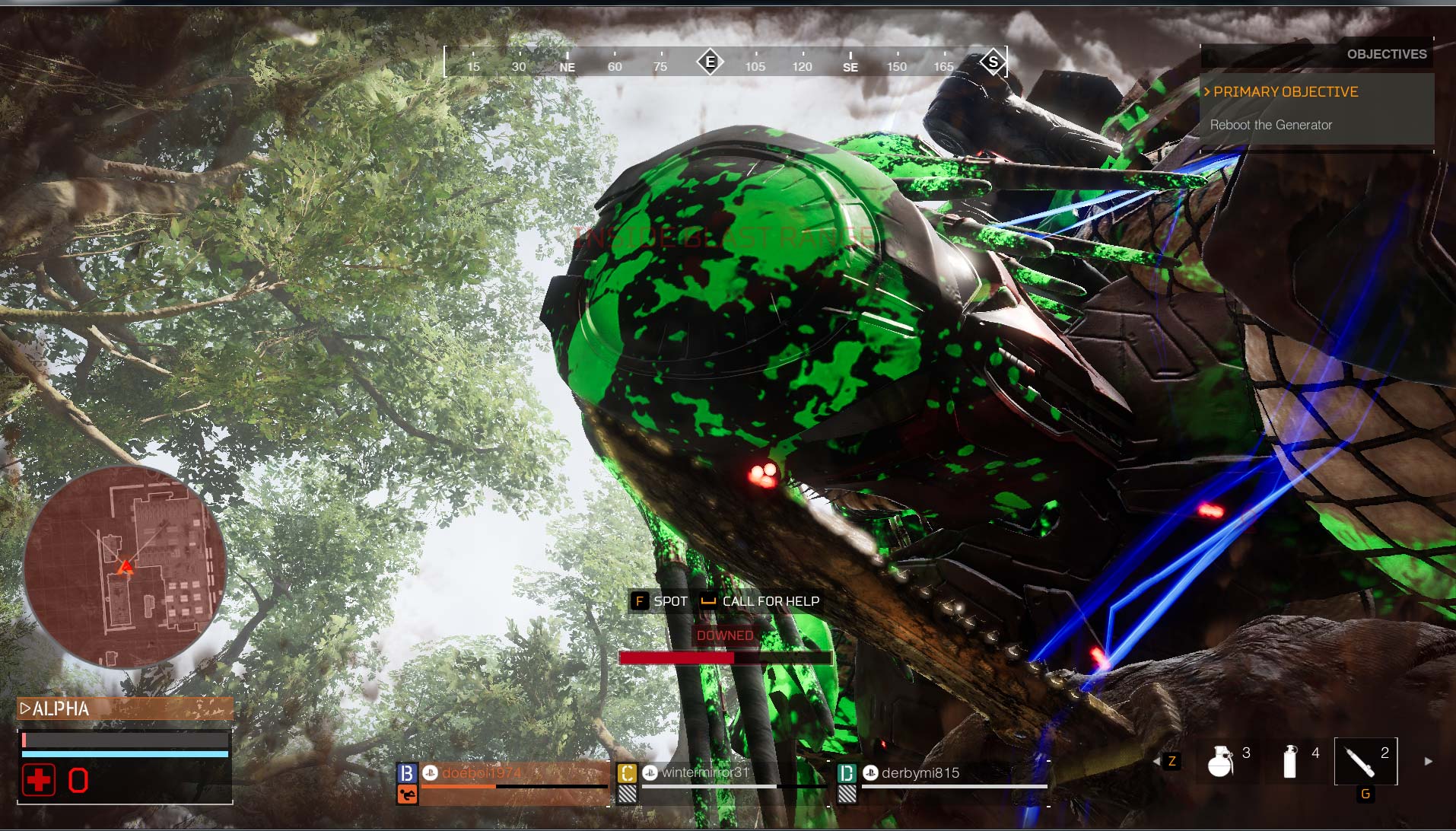
Task: Select the grenade gear slot
Action: click(x=1221, y=761)
